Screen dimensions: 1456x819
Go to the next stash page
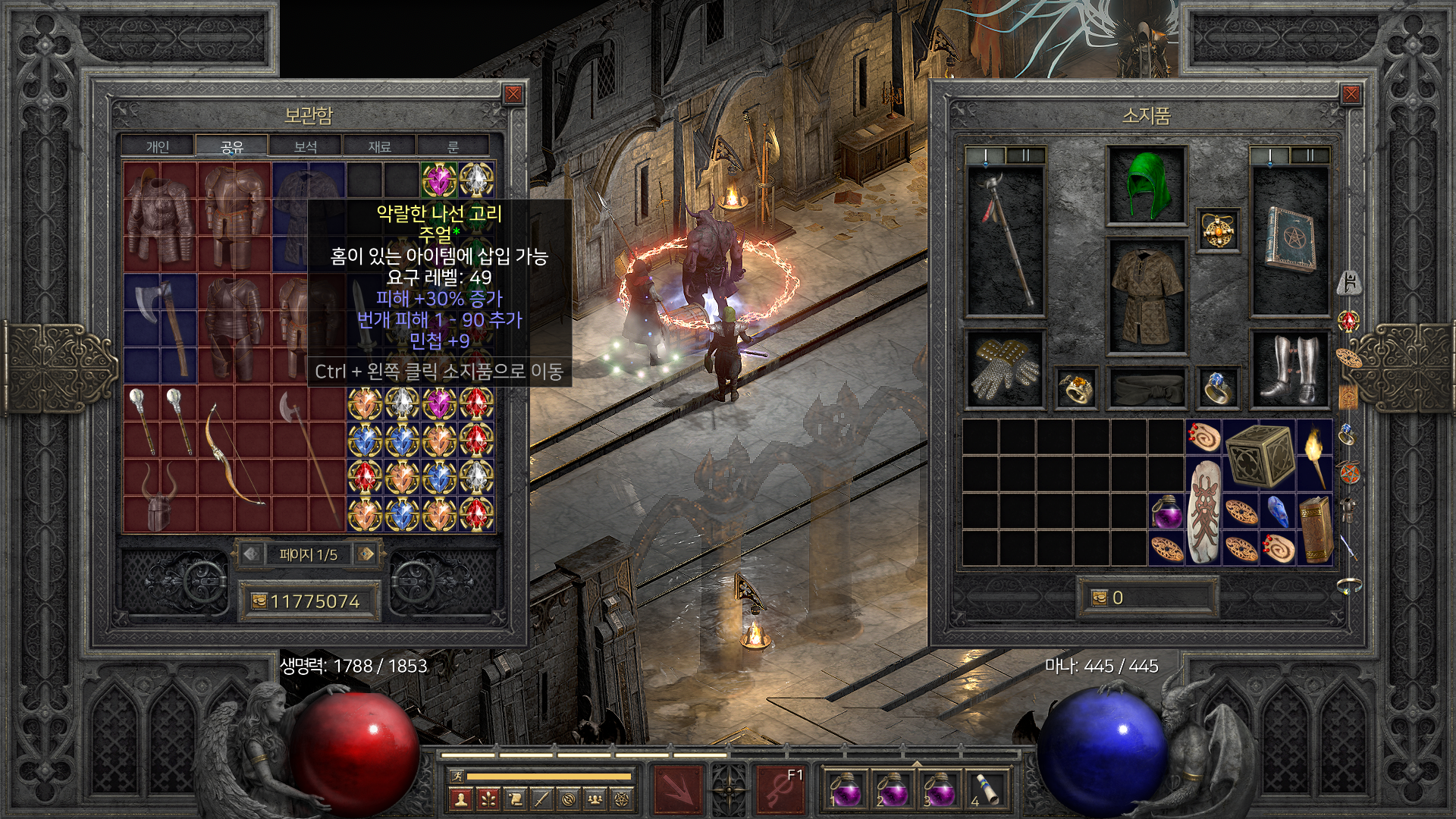click(x=367, y=554)
